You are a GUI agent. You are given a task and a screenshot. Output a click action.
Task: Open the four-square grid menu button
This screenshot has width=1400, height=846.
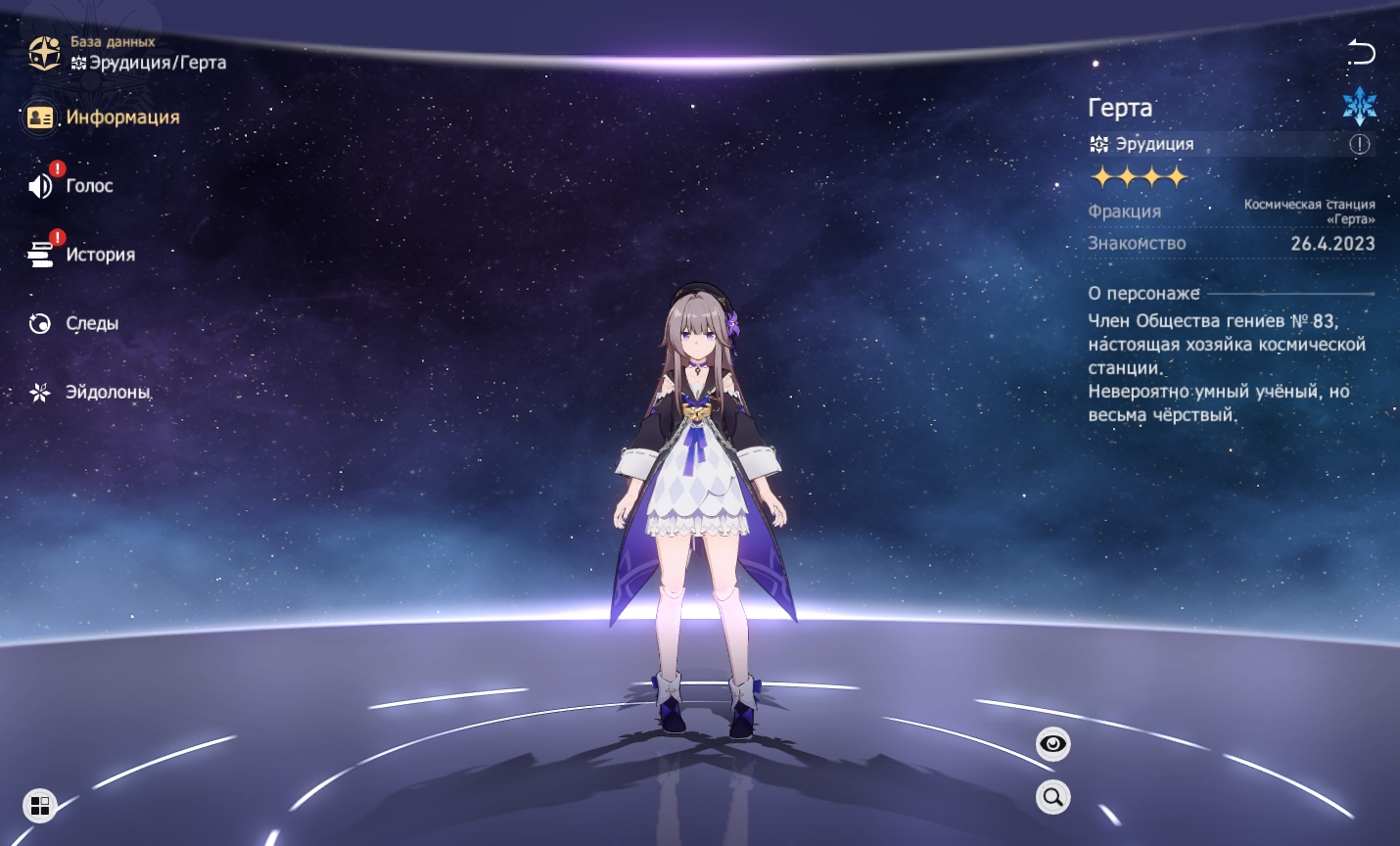(40, 805)
